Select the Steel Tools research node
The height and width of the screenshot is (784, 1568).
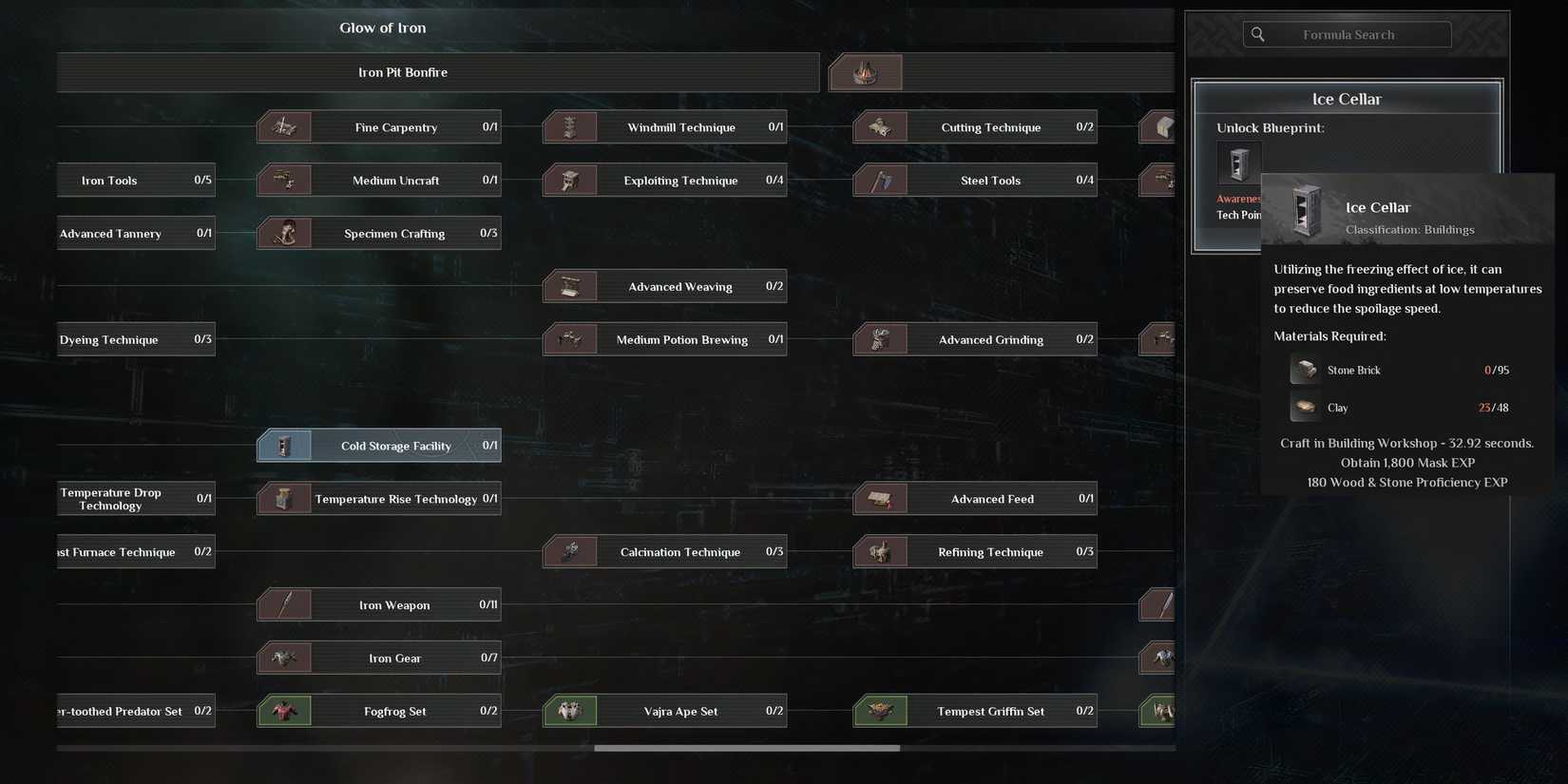pos(974,180)
